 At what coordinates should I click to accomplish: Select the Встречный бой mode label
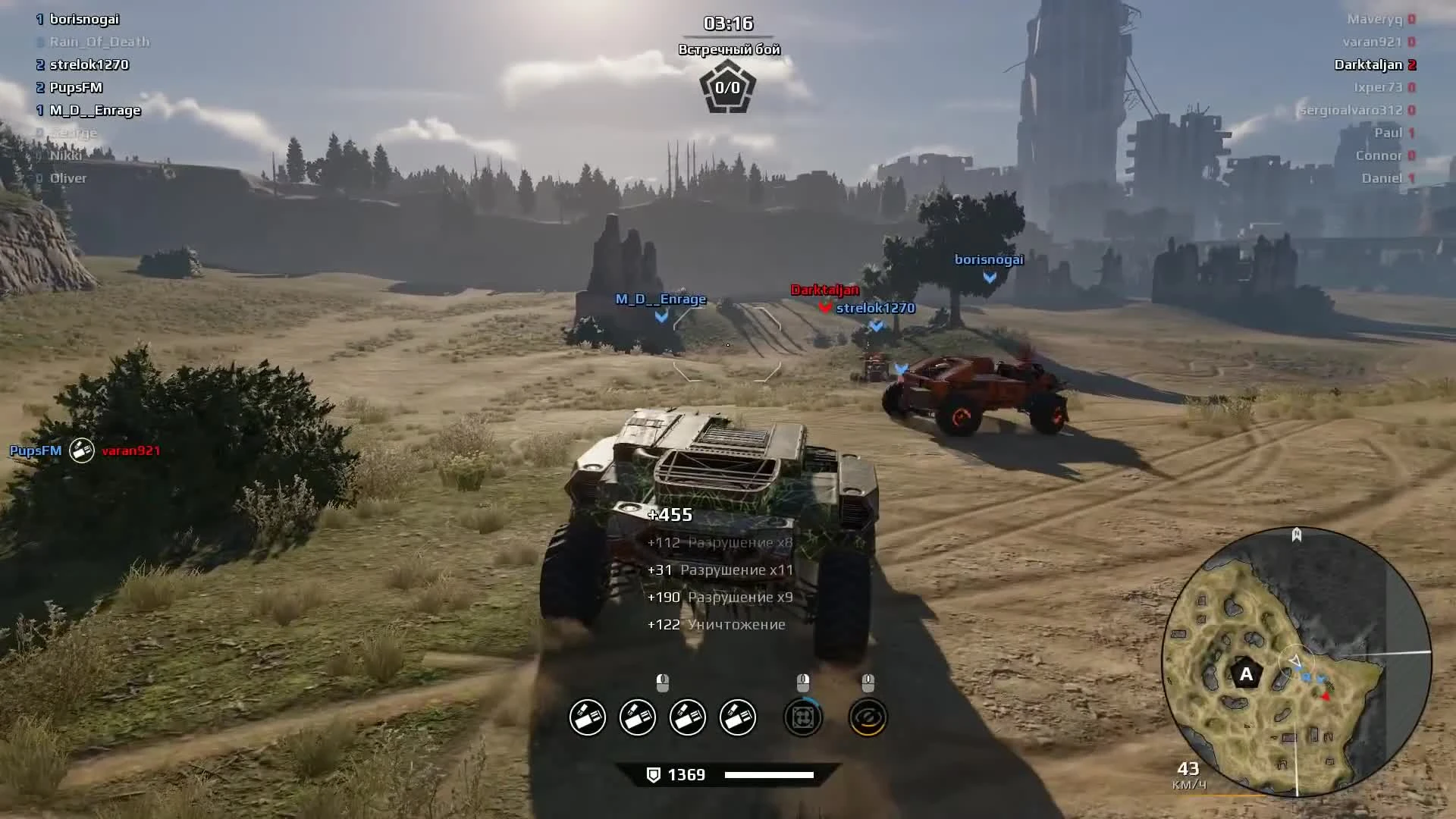pos(730,49)
